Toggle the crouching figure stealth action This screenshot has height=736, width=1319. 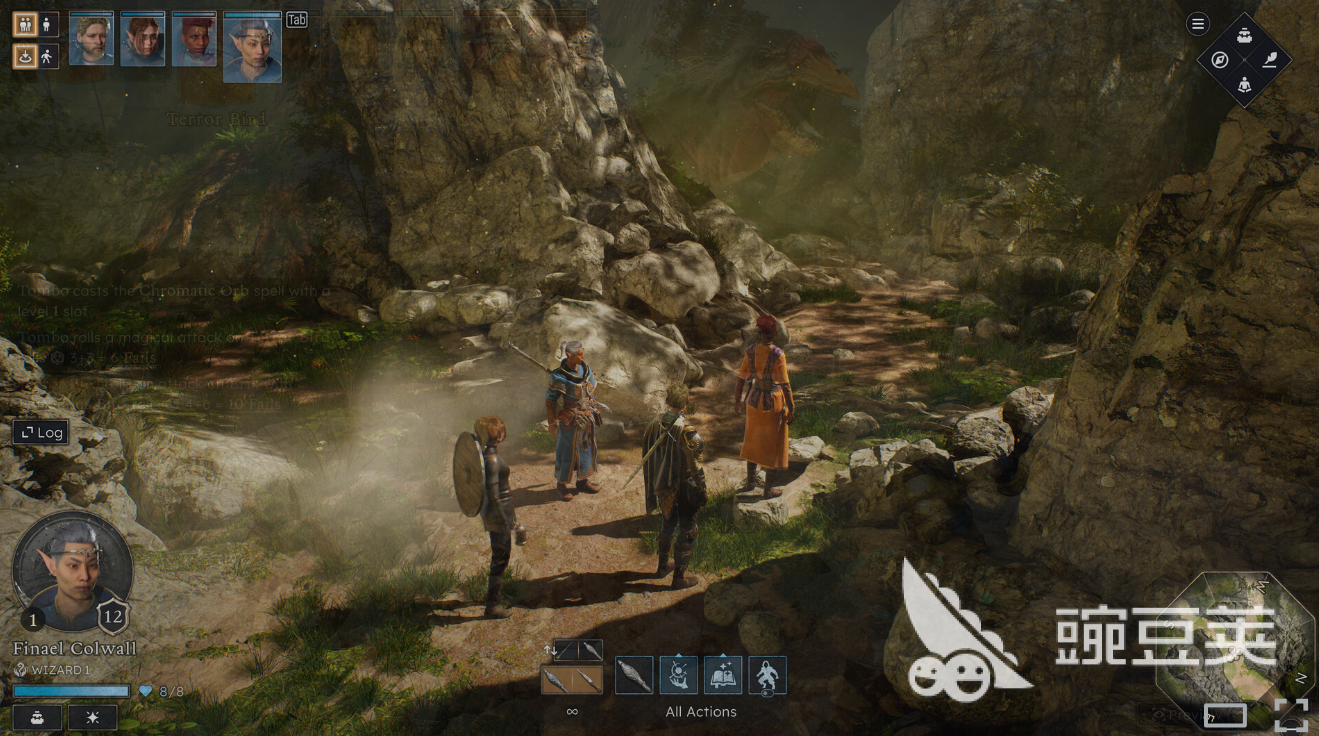point(767,675)
